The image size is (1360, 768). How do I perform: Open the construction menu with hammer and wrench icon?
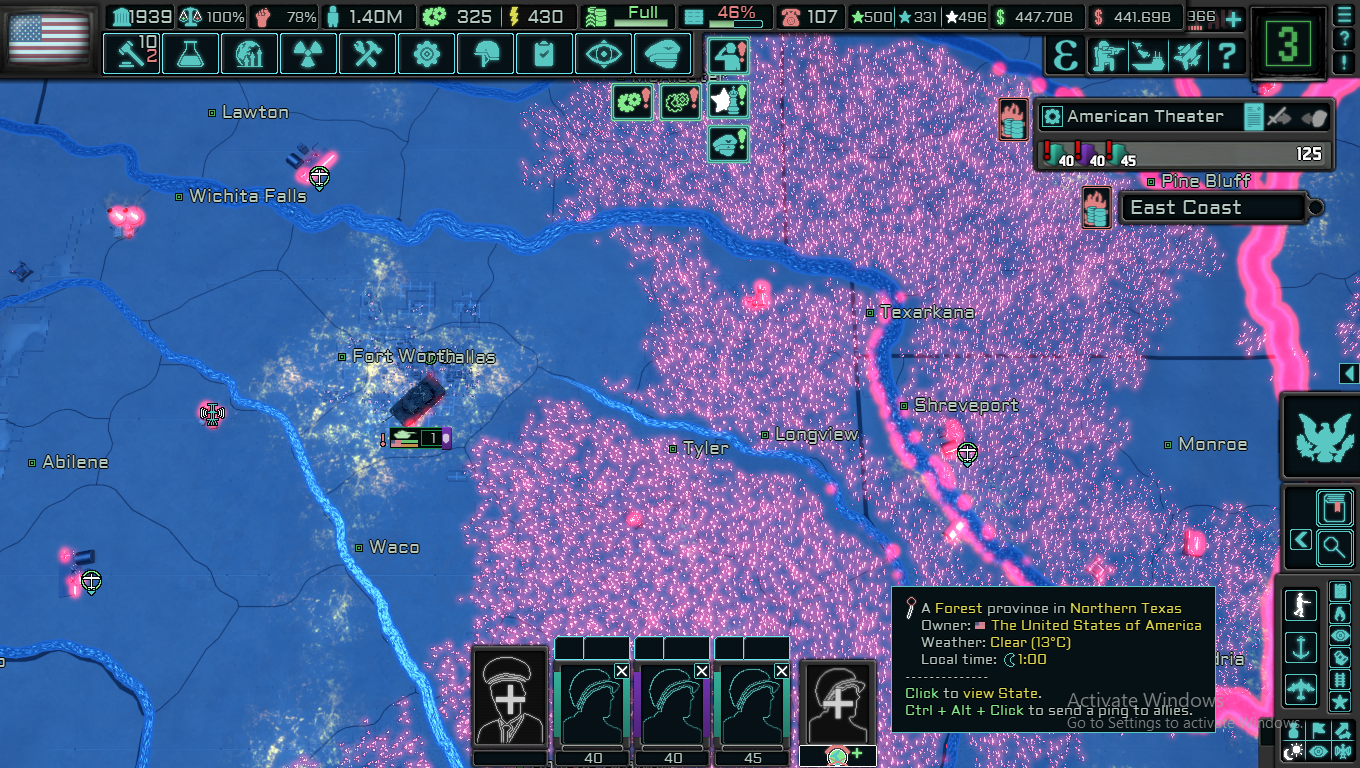pos(367,53)
